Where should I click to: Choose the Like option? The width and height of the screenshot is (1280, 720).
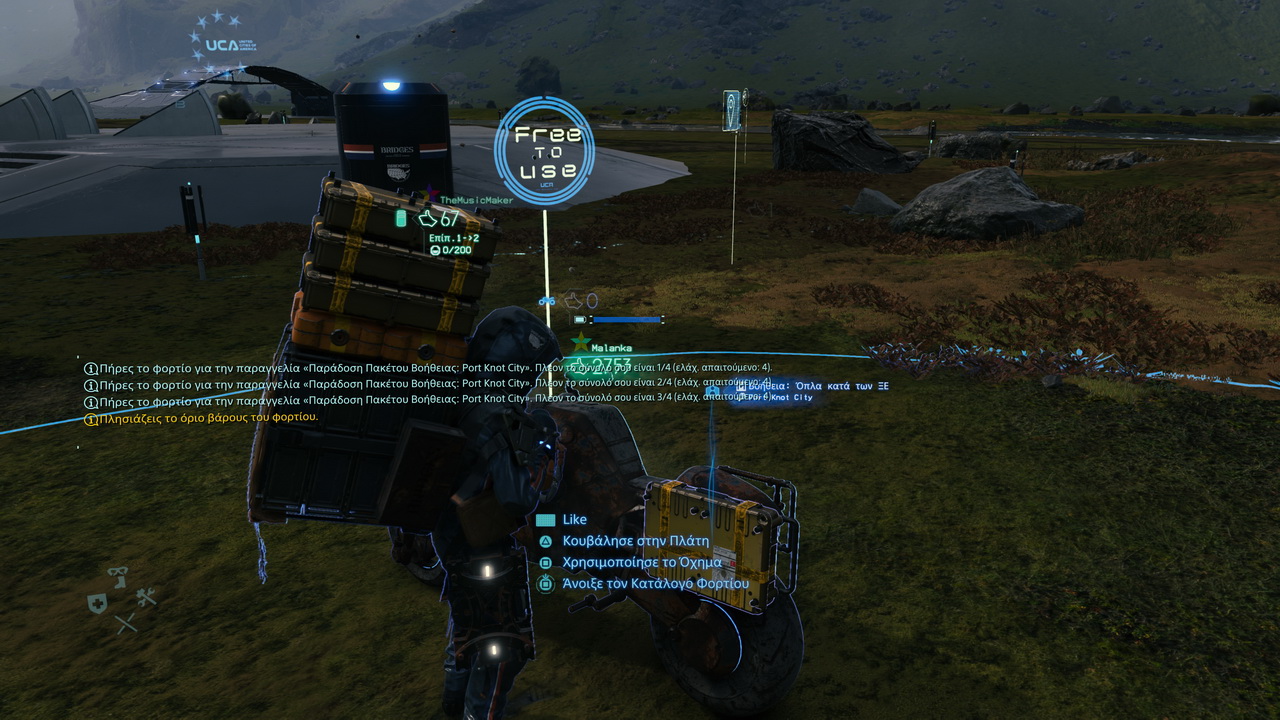point(573,520)
